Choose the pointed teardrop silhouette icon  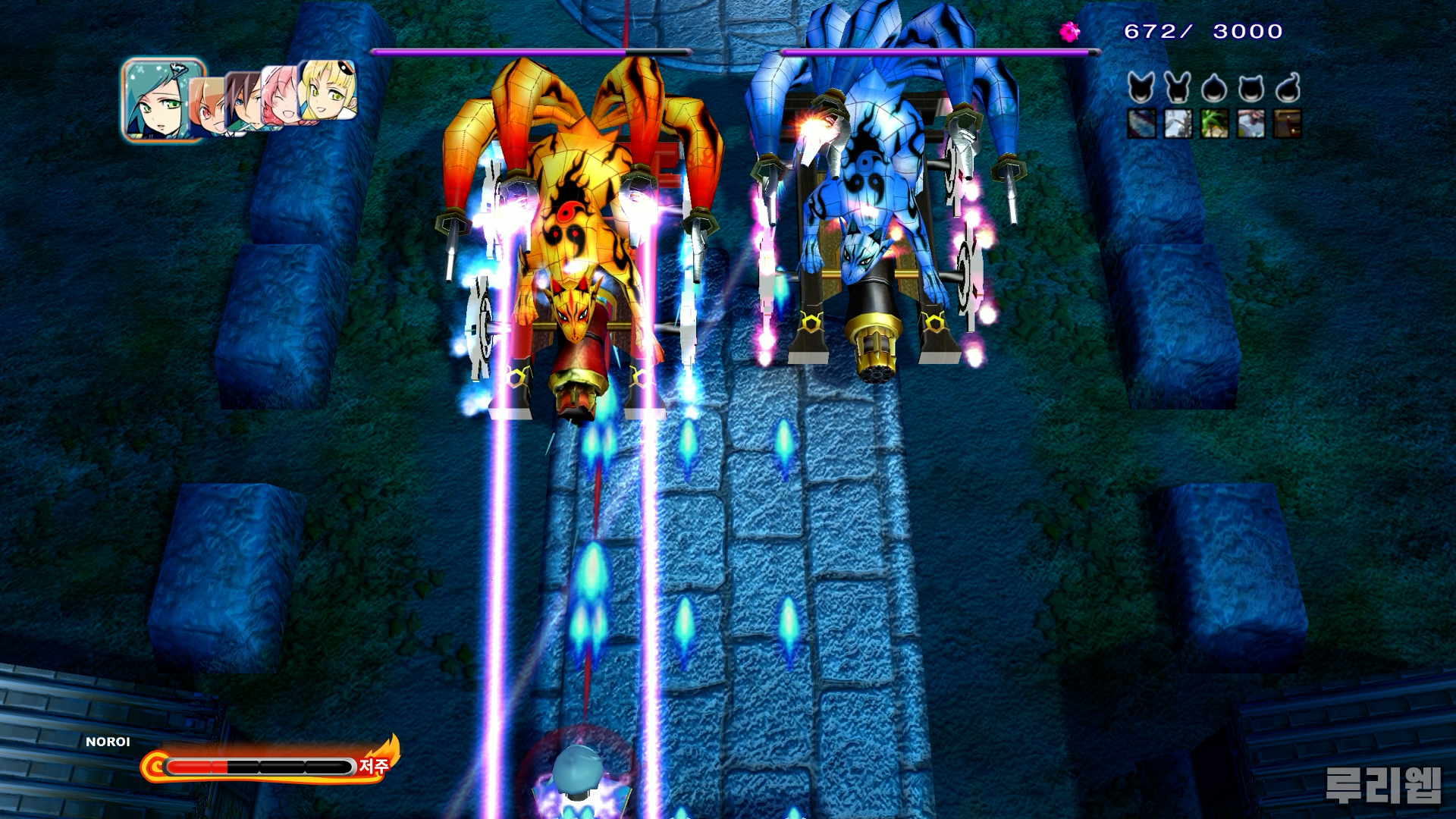[x=1214, y=89]
